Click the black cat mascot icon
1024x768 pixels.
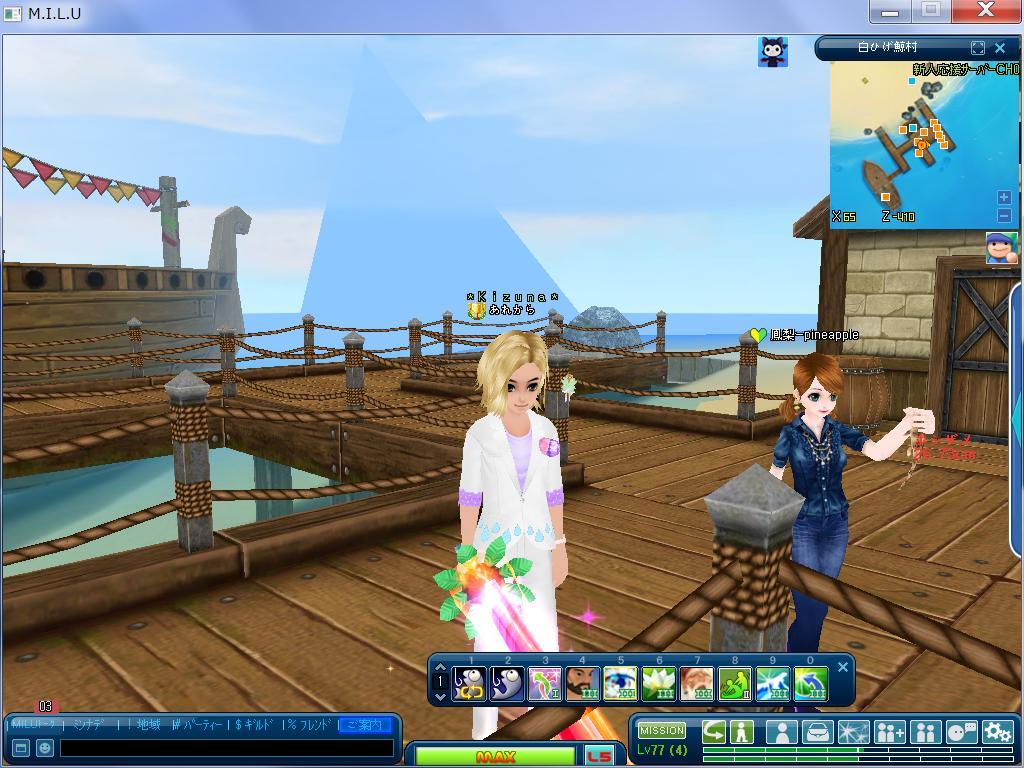click(x=773, y=52)
